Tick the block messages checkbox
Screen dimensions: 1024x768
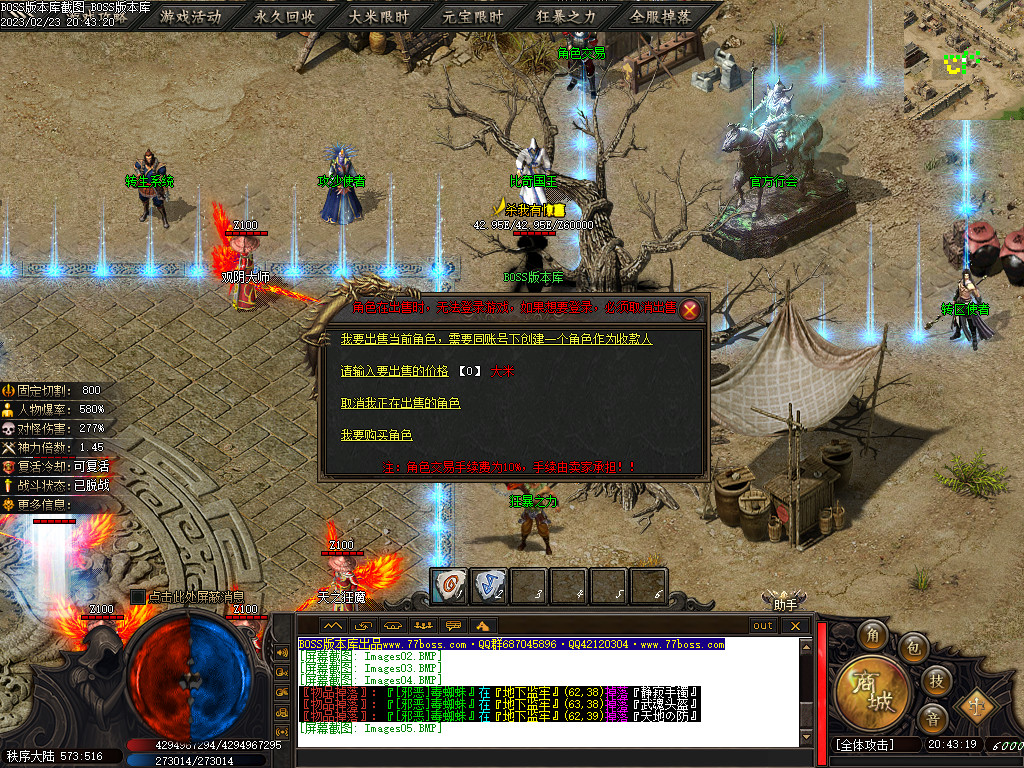coord(138,597)
